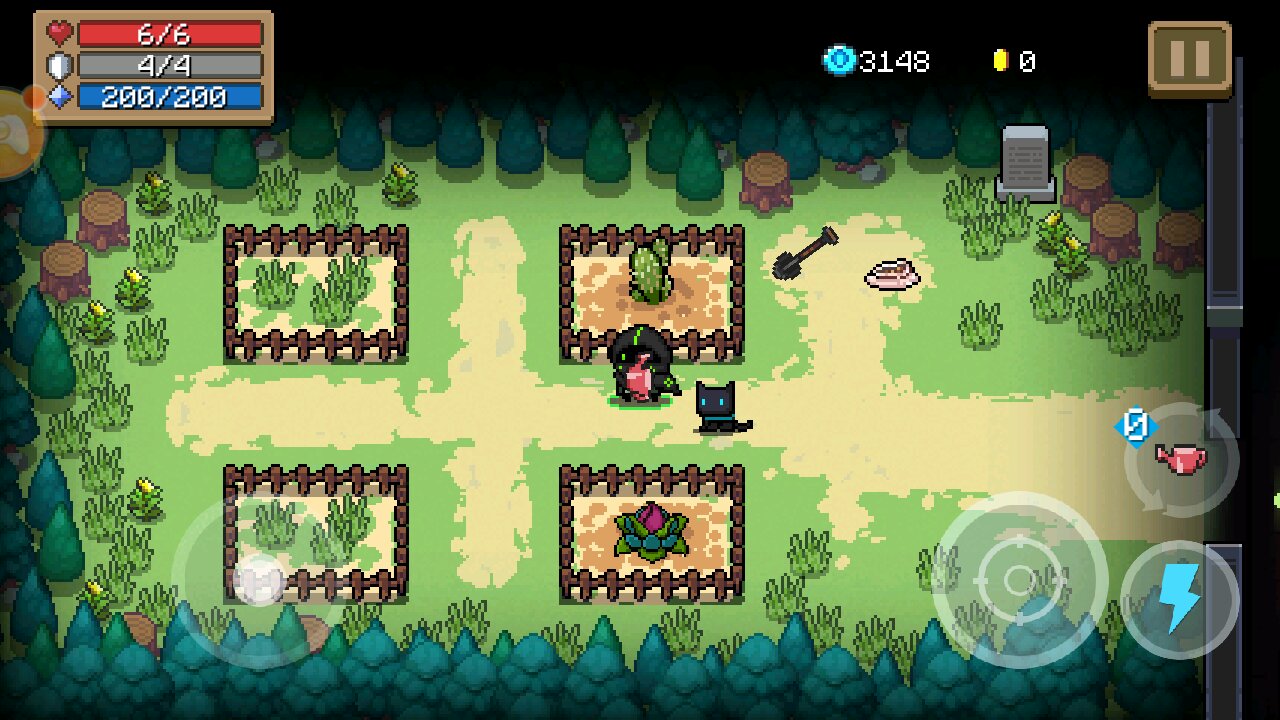Tap the crosshair attack button

(1019, 579)
